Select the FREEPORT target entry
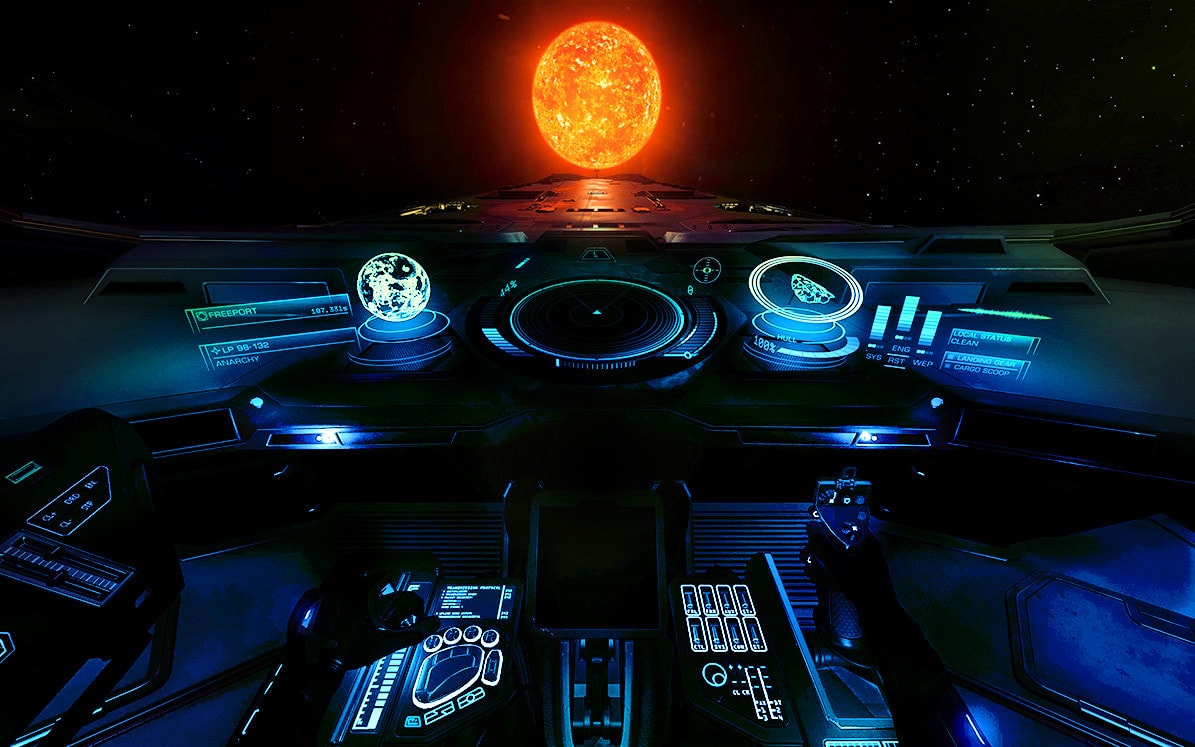The image size is (1195, 747). pos(268,314)
